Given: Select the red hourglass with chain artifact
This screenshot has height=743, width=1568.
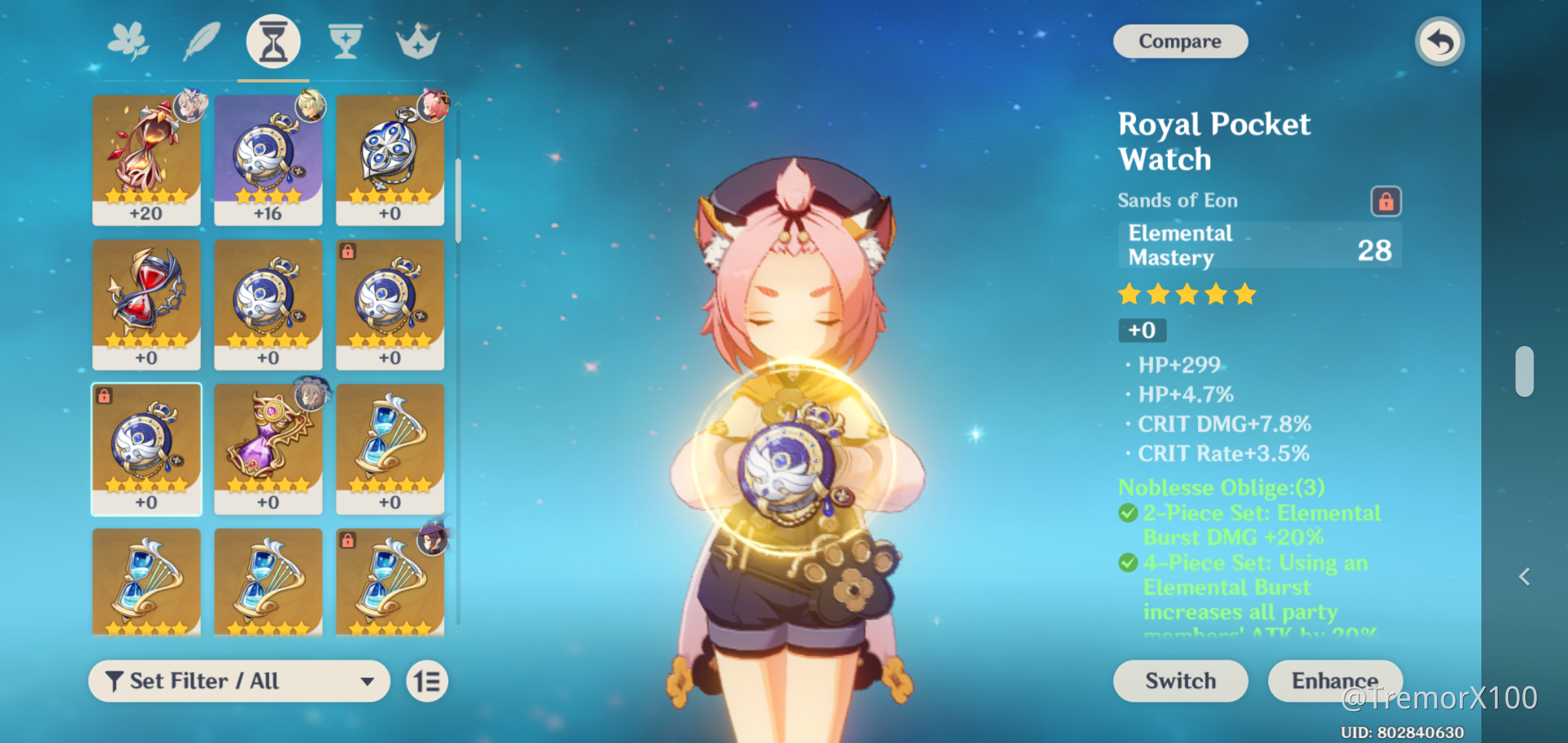Looking at the screenshot, I should click(x=146, y=305).
